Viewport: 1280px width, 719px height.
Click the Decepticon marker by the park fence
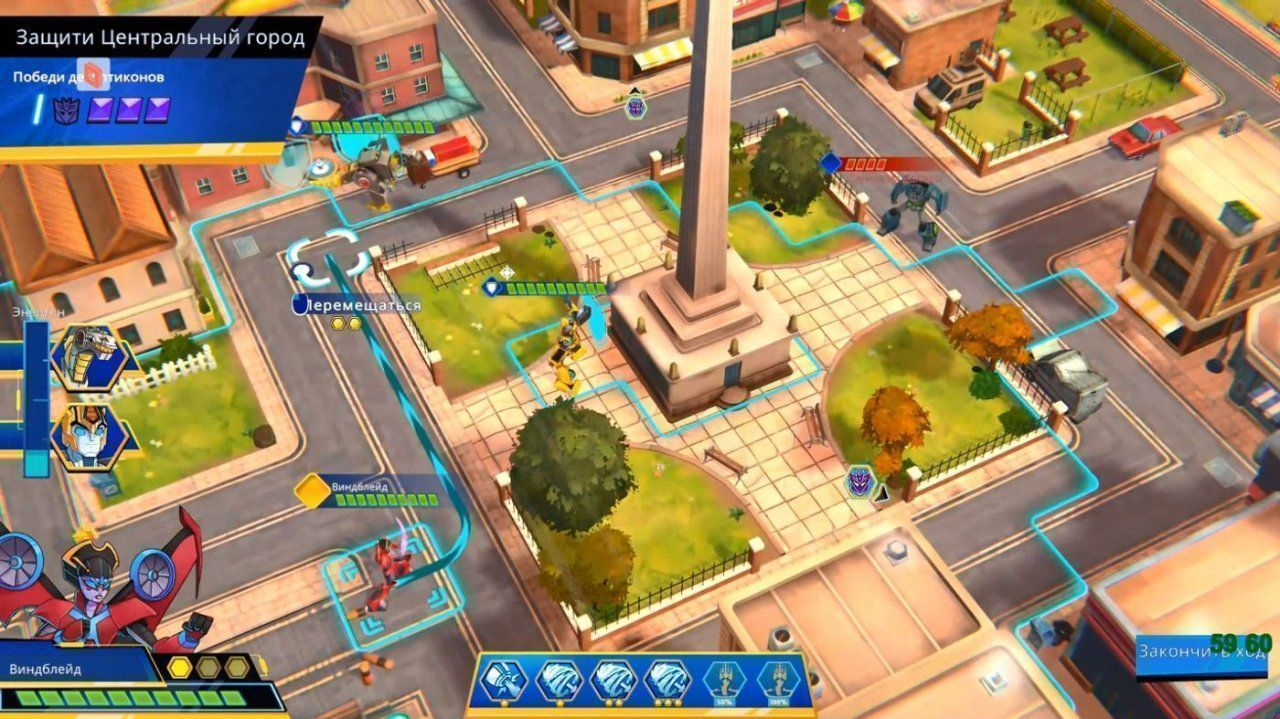[860, 481]
